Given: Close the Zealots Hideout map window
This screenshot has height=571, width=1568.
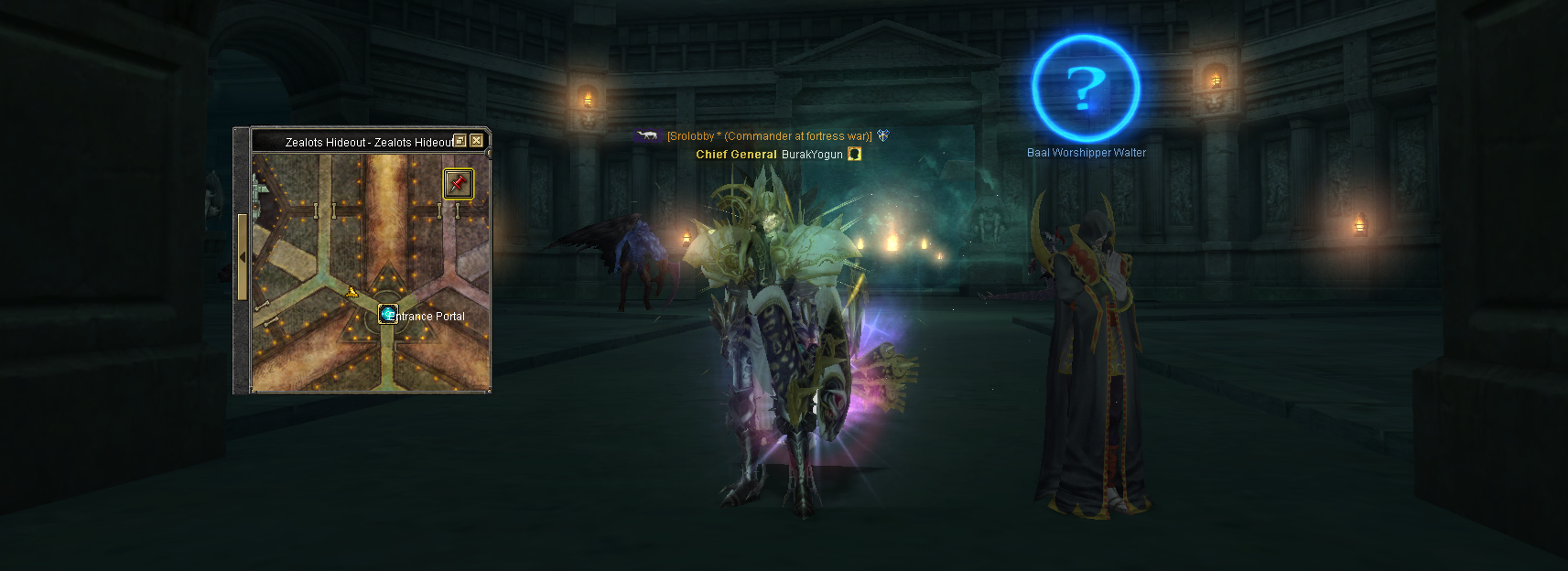Looking at the screenshot, I should coord(476,141).
